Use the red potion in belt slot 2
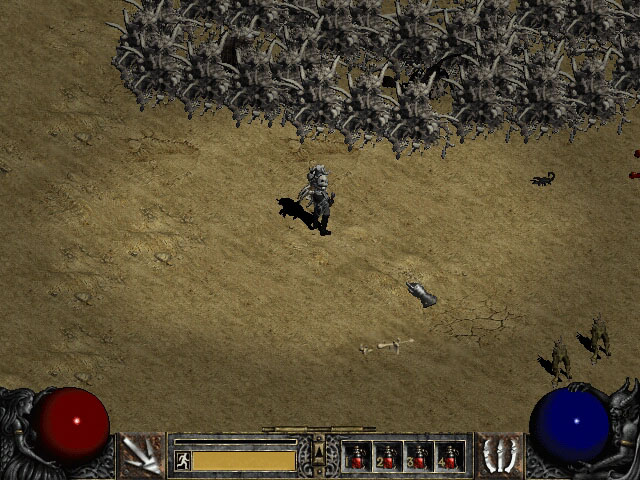The width and height of the screenshot is (640, 480). (388, 456)
